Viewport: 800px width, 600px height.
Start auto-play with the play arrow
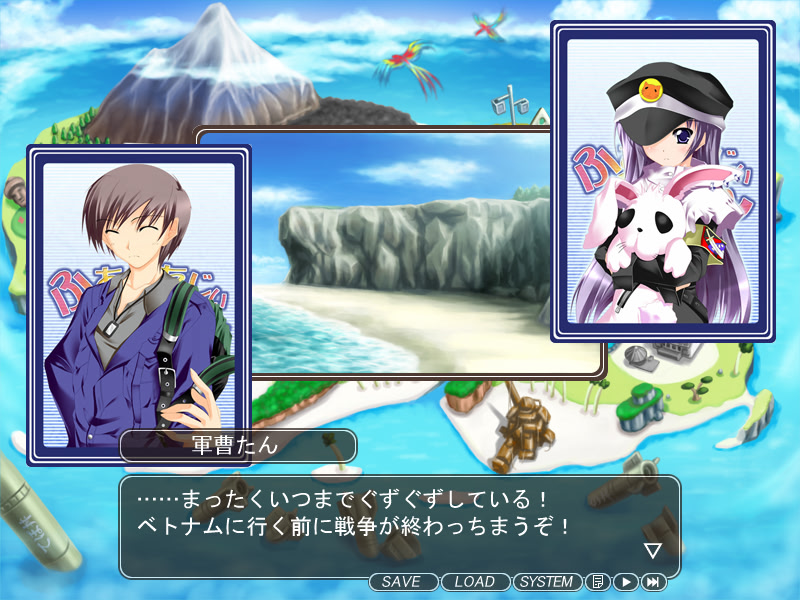click(x=625, y=582)
